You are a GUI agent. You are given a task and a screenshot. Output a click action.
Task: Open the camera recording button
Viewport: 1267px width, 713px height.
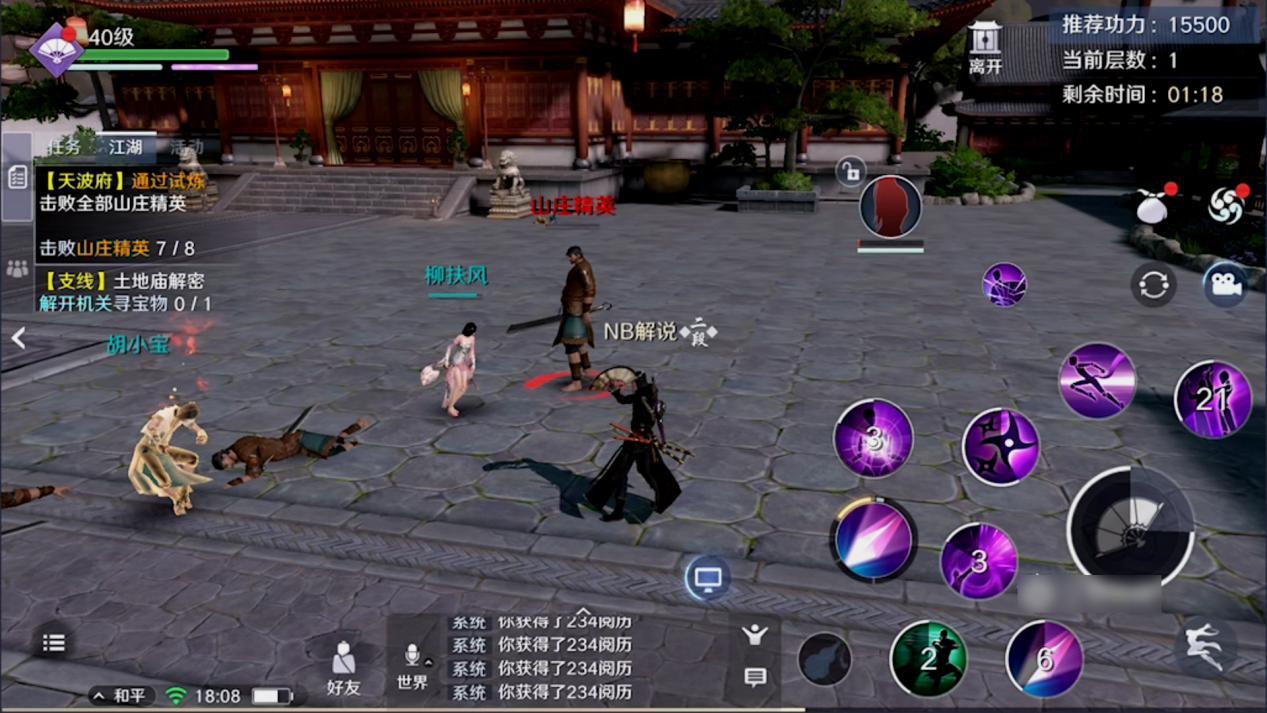tap(1224, 285)
